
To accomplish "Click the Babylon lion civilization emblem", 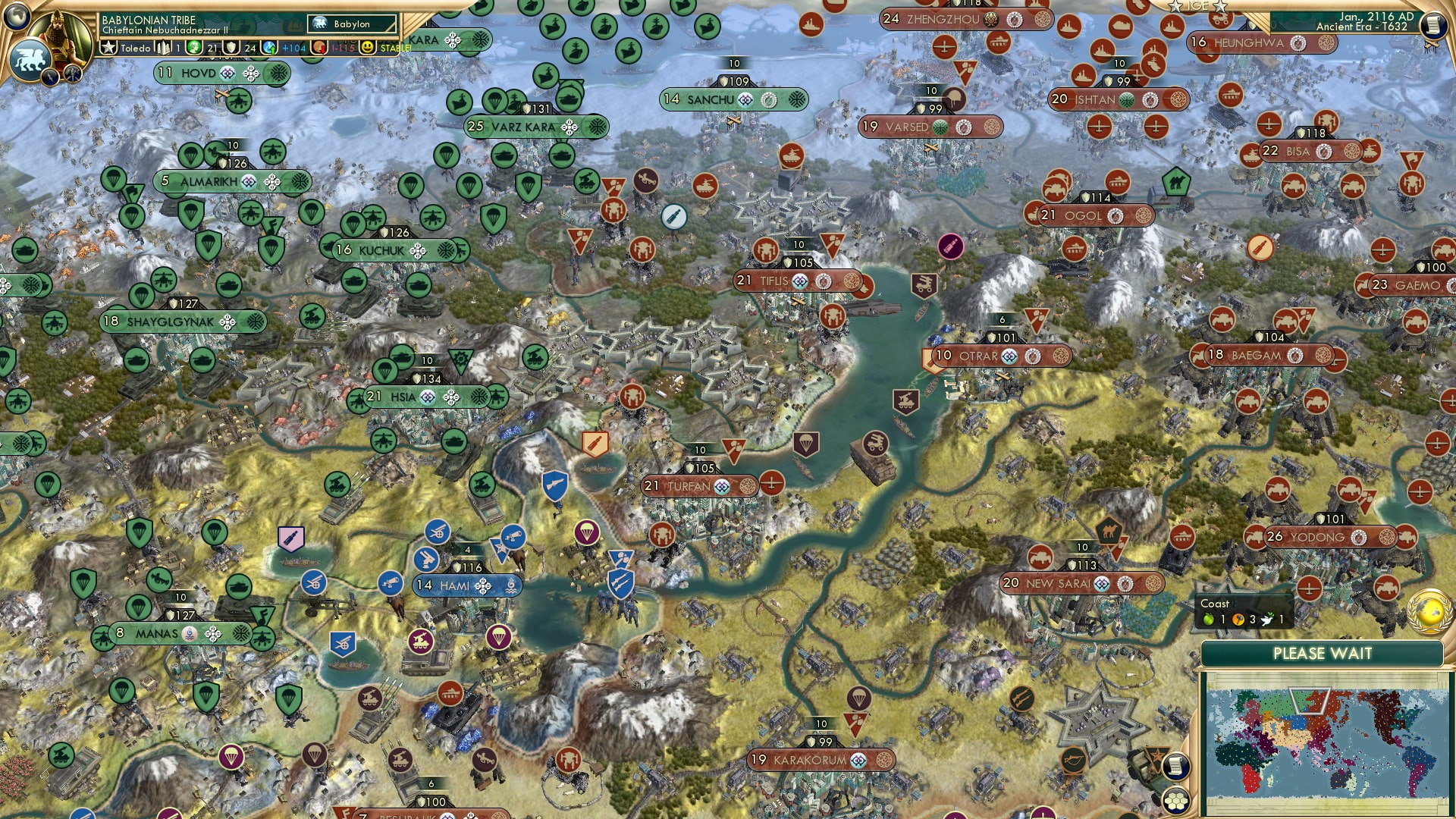I will [31, 57].
